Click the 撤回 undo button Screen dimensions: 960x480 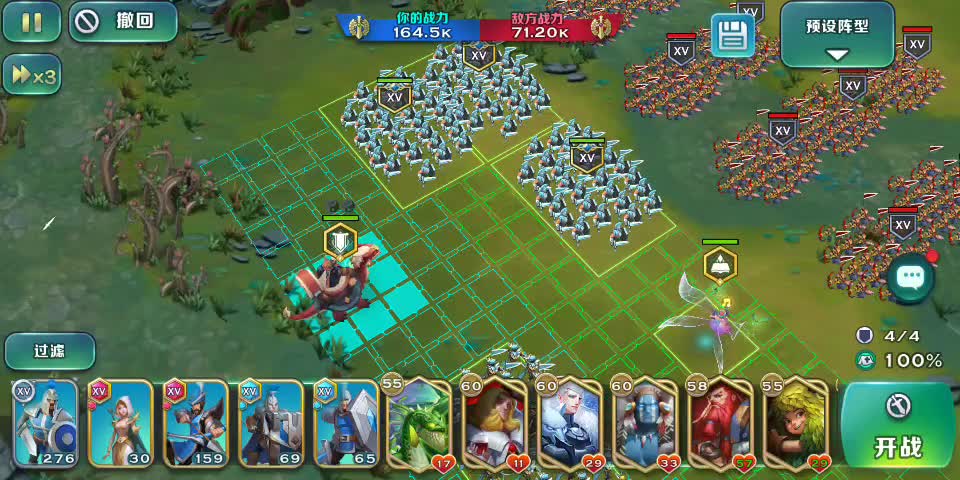[116, 22]
